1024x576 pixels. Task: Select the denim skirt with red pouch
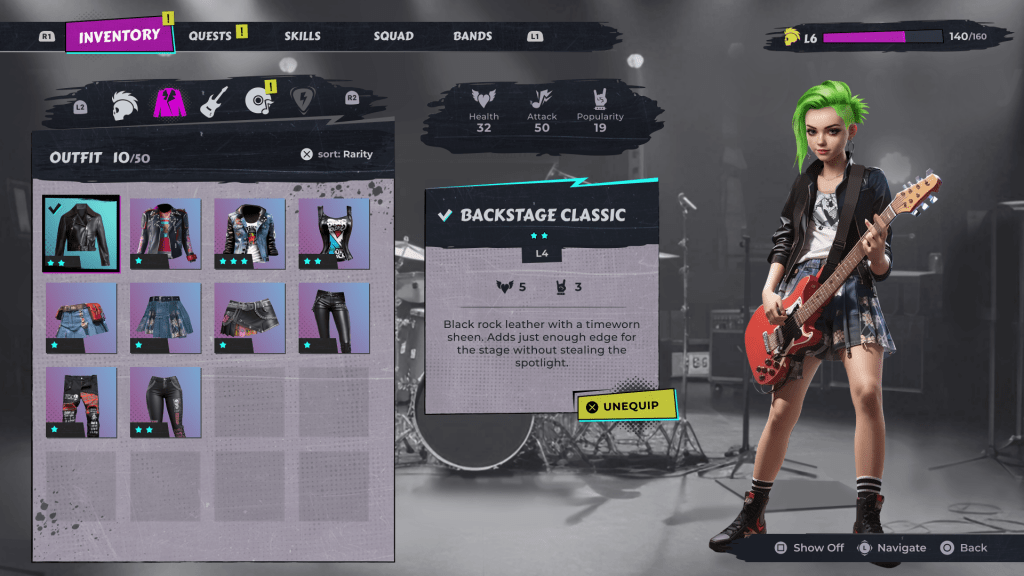pyautogui.click(x=81, y=317)
